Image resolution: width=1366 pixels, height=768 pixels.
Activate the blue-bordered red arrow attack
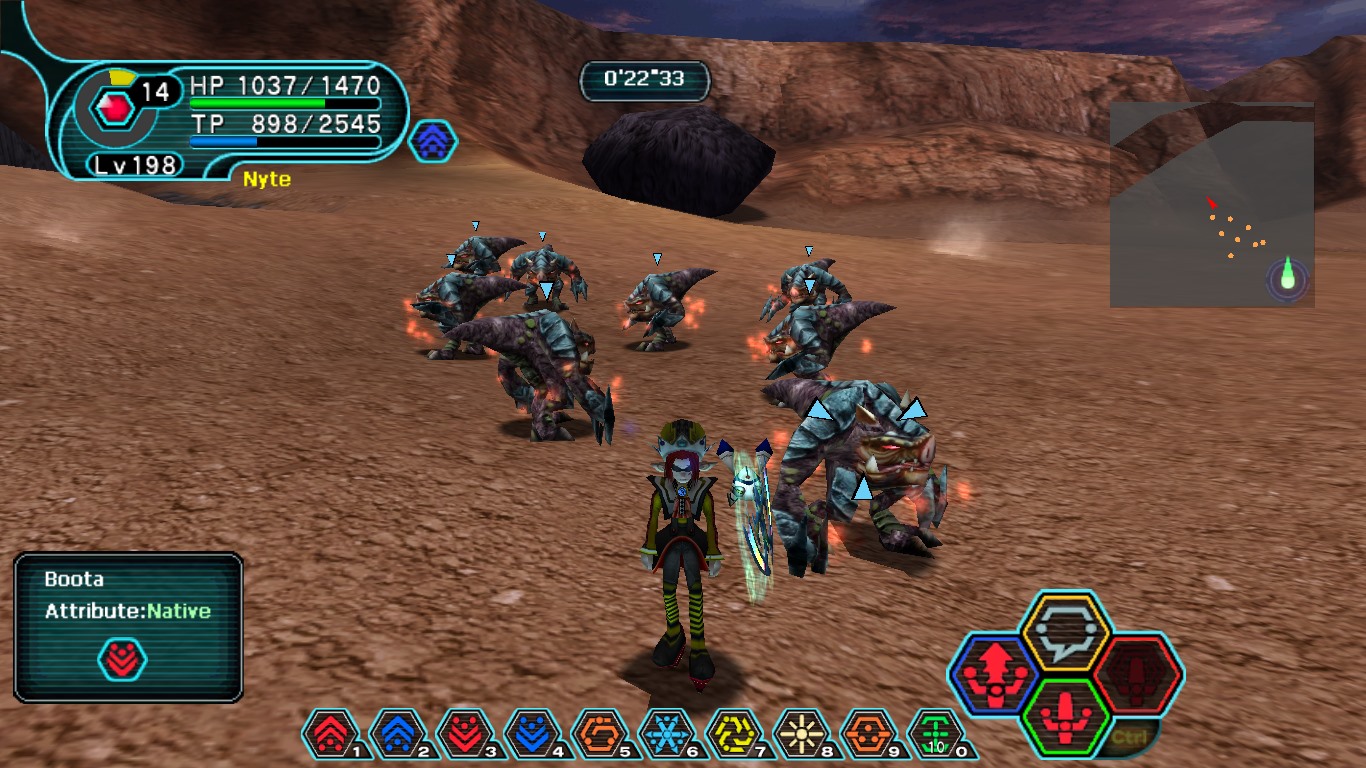click(x=994, y=673)
